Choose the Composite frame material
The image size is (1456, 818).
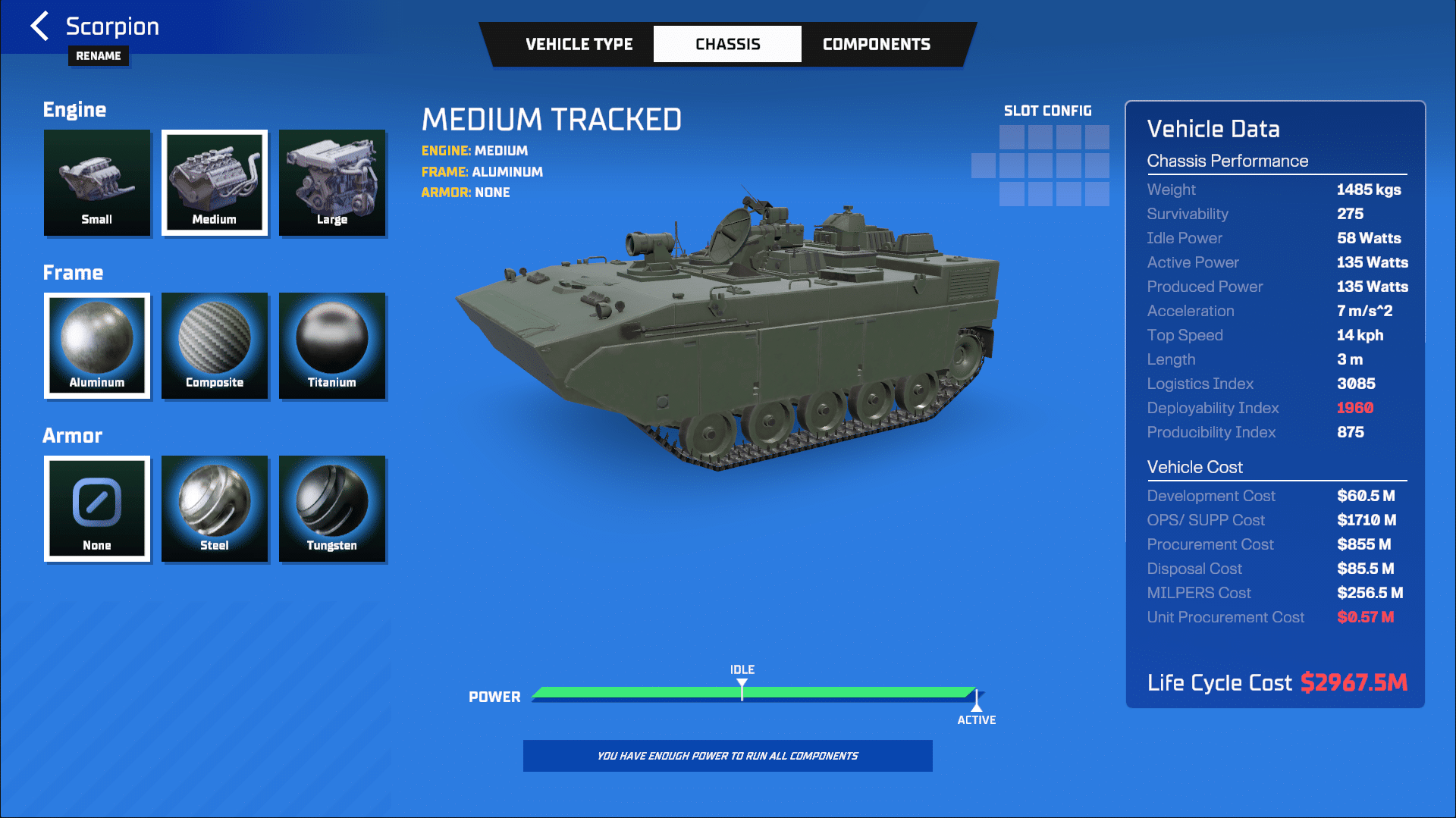pyautogui.click(x=215, y=346)
